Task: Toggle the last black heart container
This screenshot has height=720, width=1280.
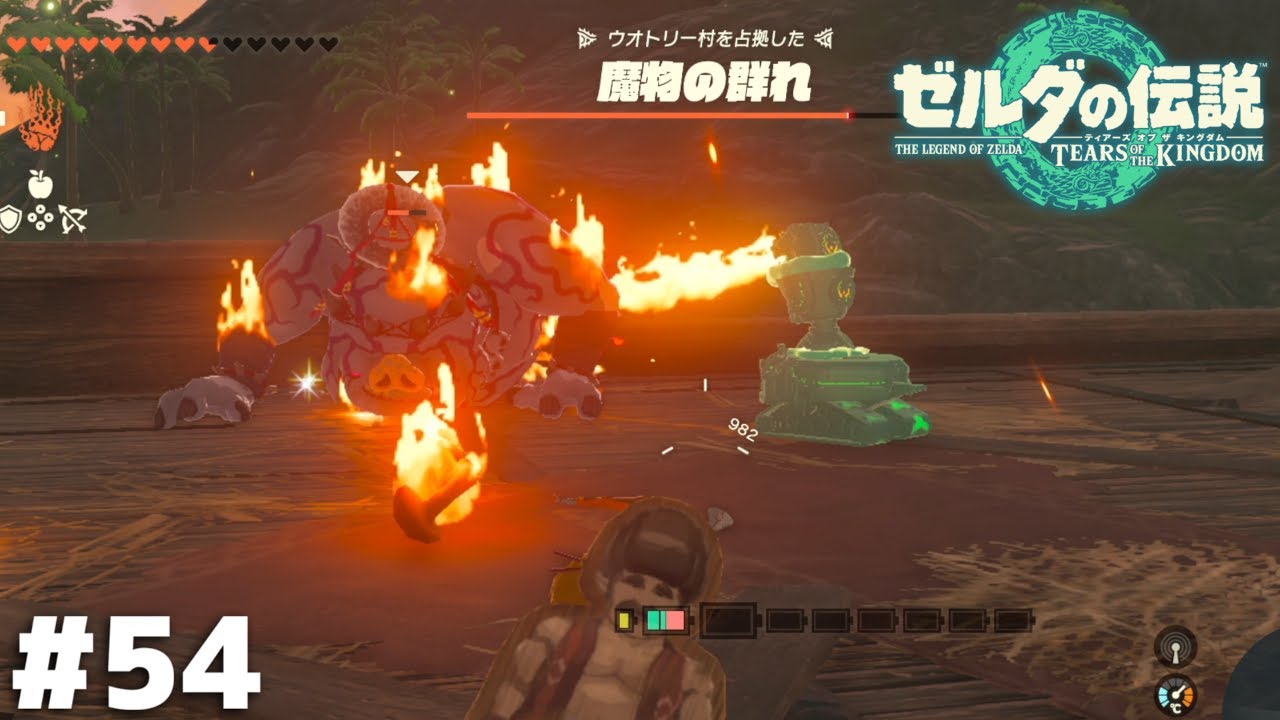Action: coord(330,44)
